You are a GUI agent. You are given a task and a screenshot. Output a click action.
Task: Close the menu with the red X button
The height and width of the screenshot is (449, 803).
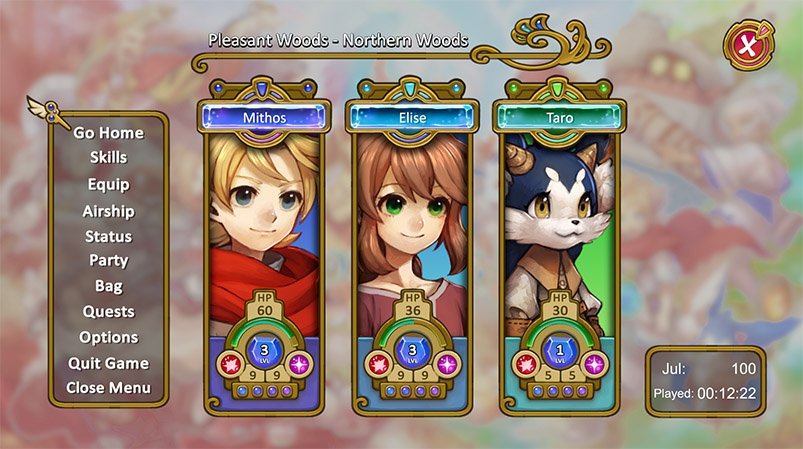(746, 45)
